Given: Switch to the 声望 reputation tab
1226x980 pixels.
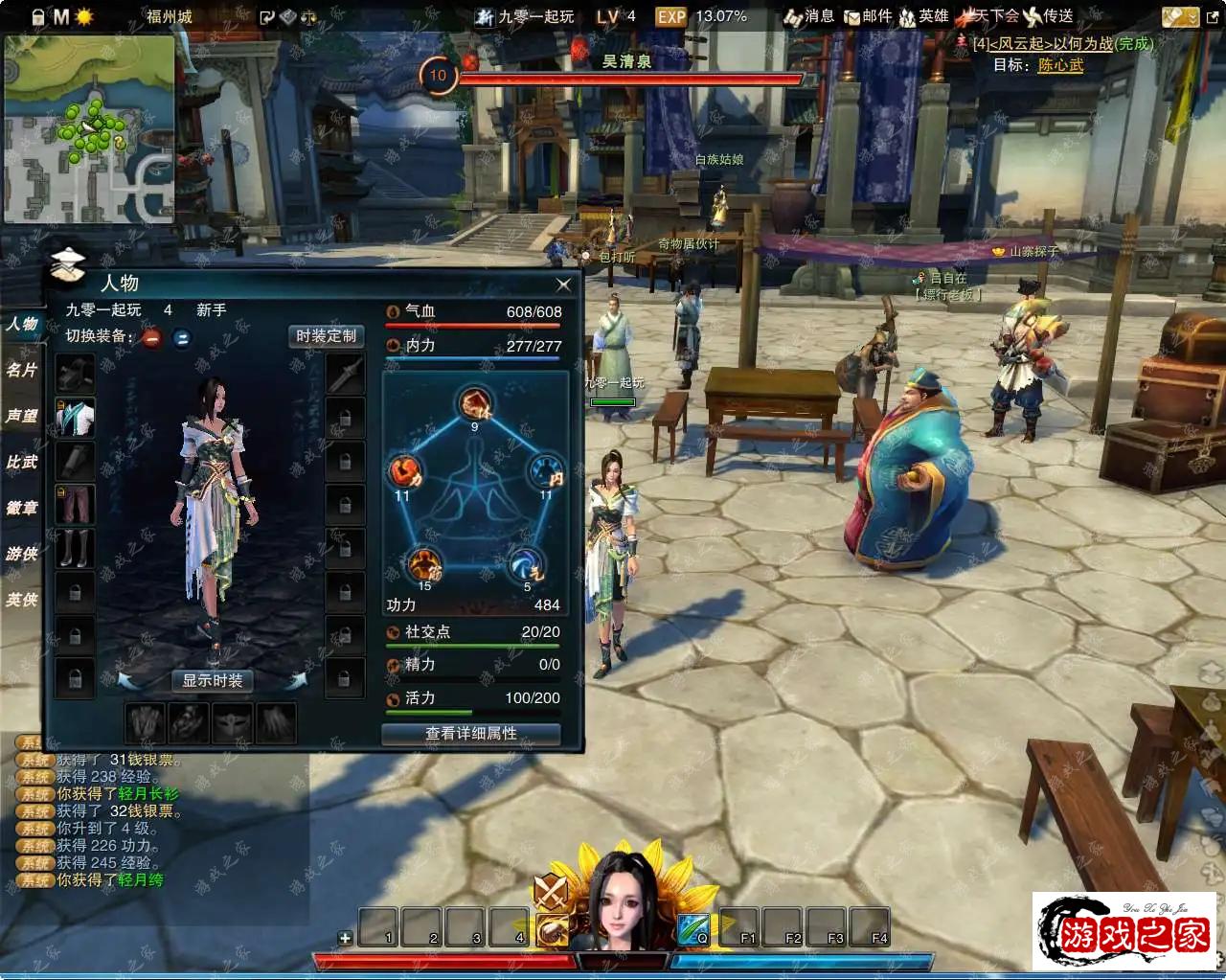Looking at the screenshot, I should point(21,416).
